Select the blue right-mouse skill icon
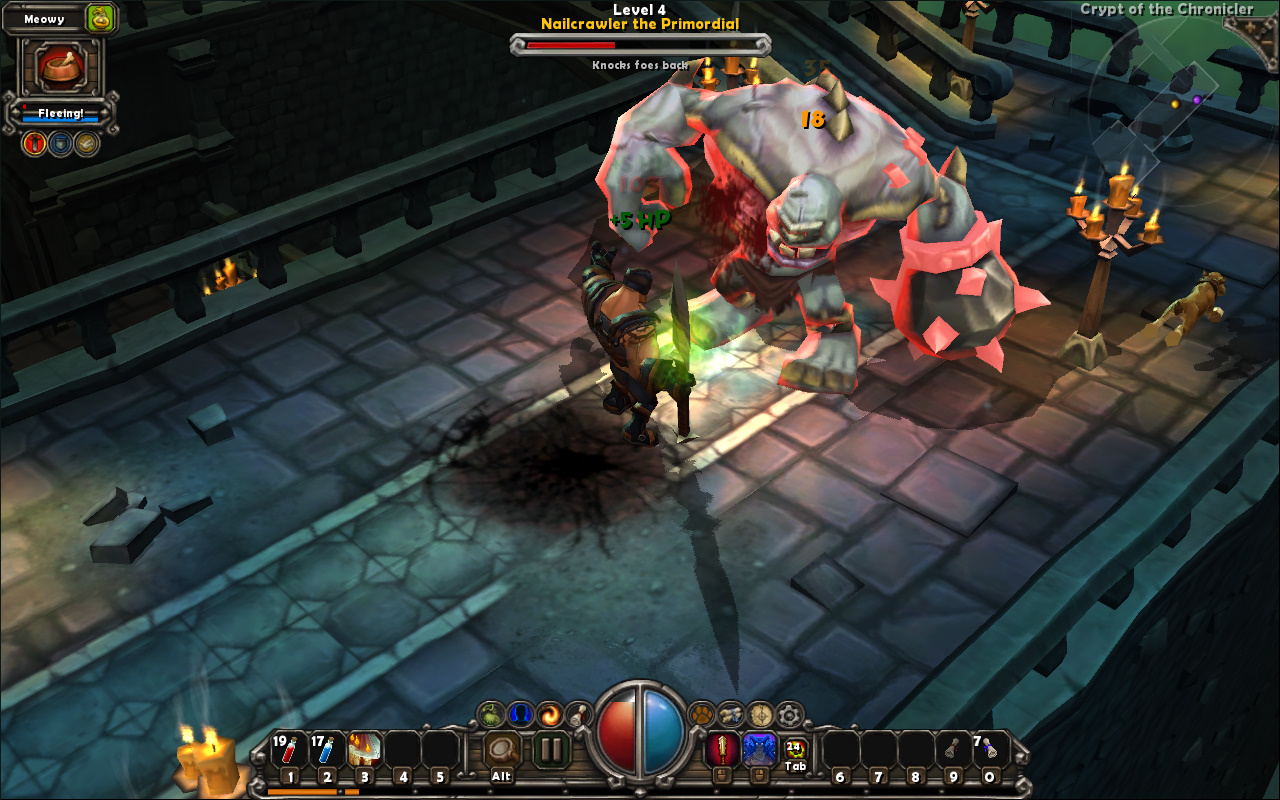Image resolution: width=1280 pixels, height=800 pixels. (759, 749)
